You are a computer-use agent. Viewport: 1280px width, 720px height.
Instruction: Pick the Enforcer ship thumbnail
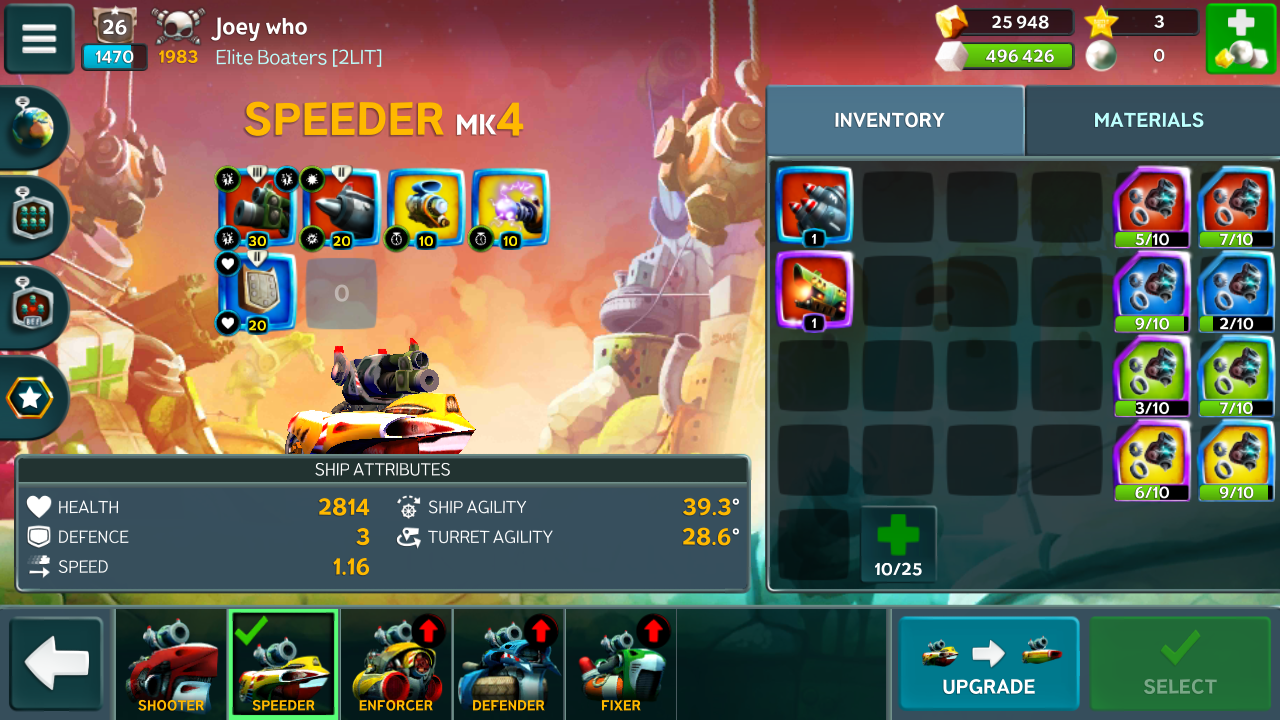pos(396,664)
